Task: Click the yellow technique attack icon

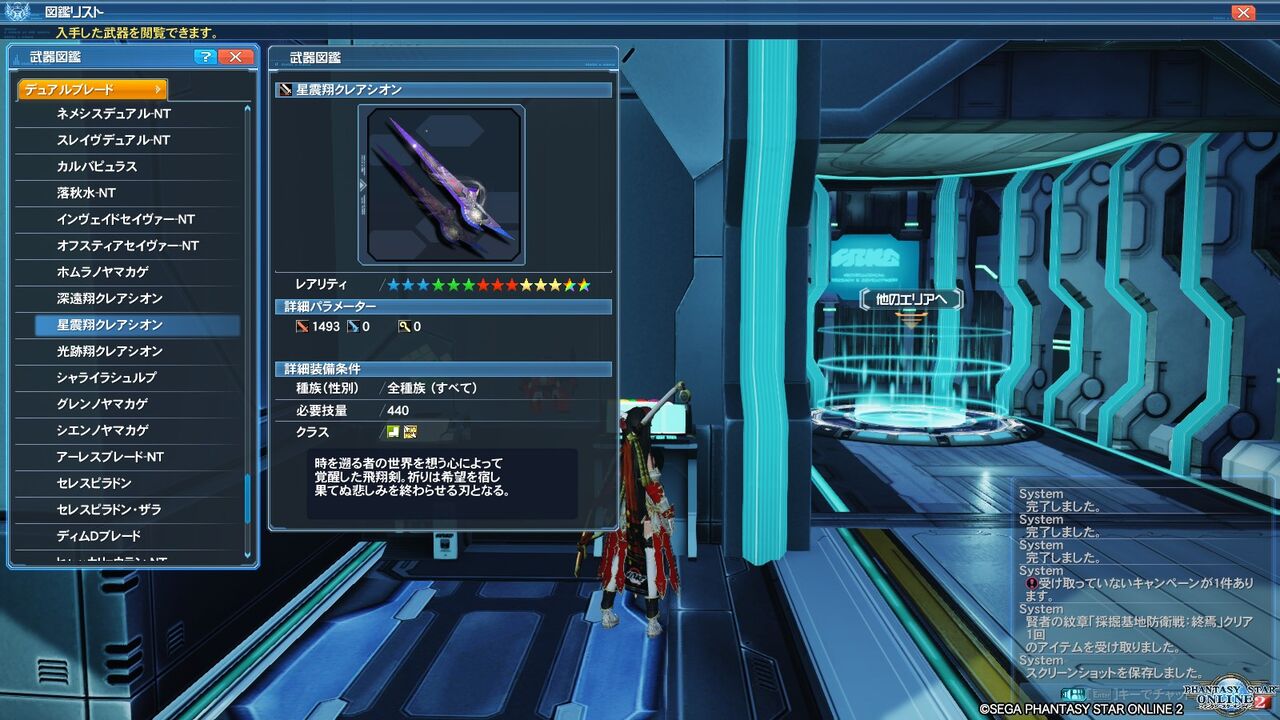Action: pos(404,326)
